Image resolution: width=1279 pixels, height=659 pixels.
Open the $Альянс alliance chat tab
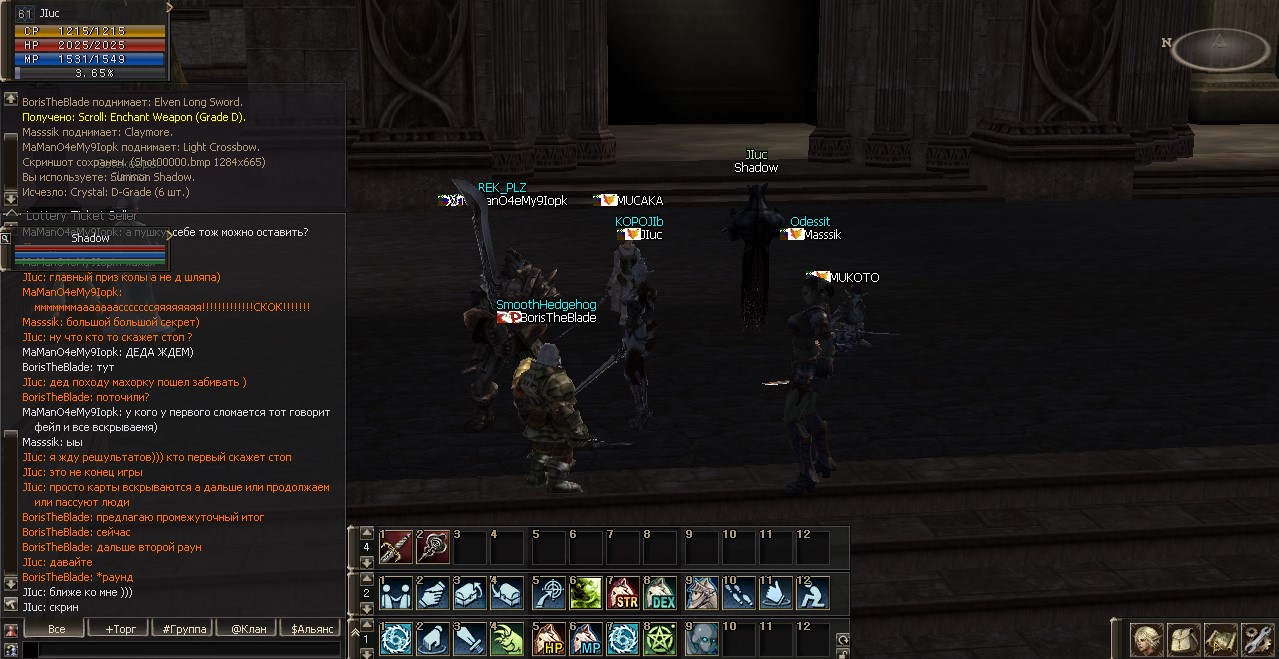pos(313,629)
